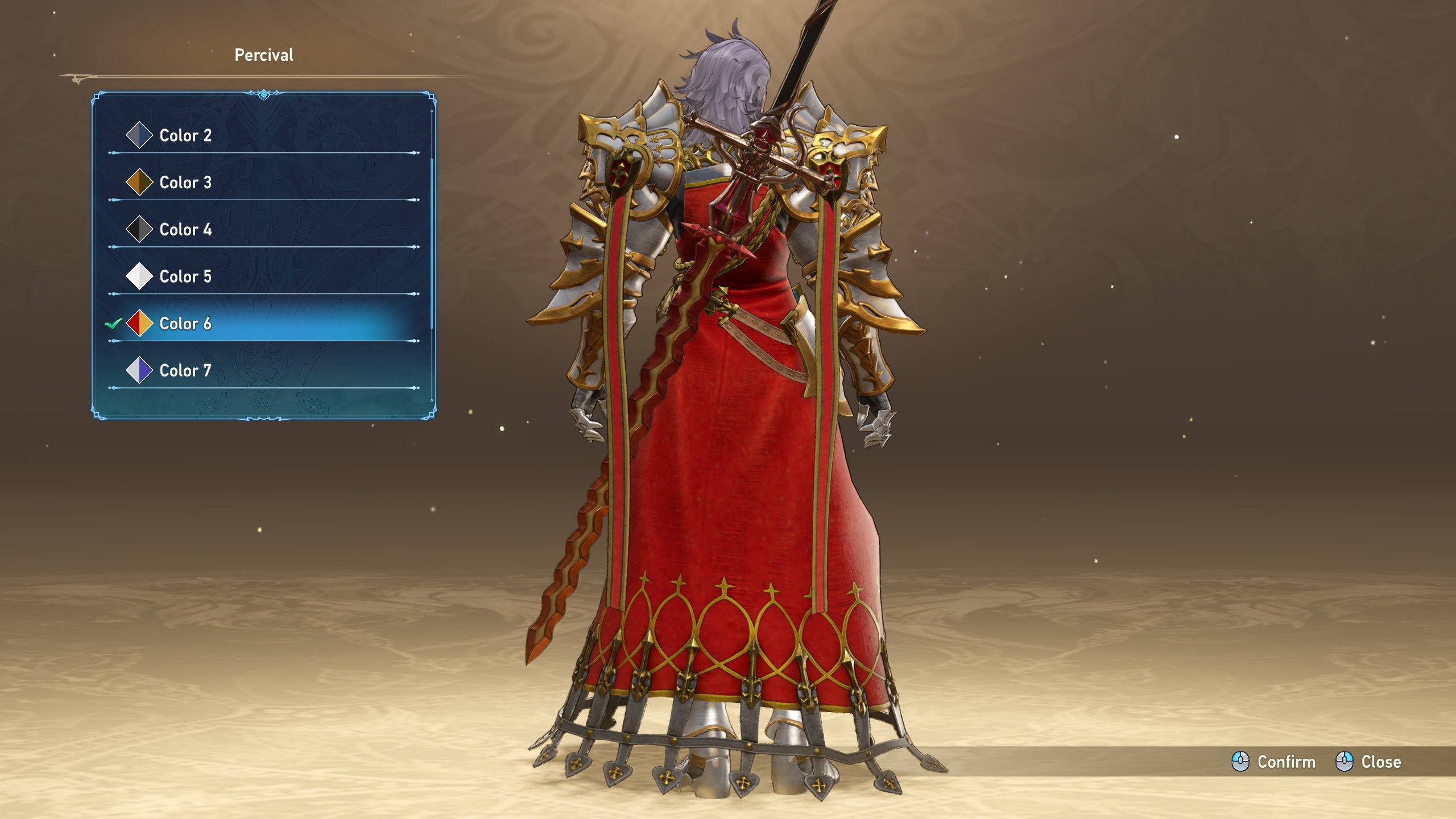Switch to Color 7 purple scheme
Viewport: 1456px width, 819px height.
(x=185, y=371)
